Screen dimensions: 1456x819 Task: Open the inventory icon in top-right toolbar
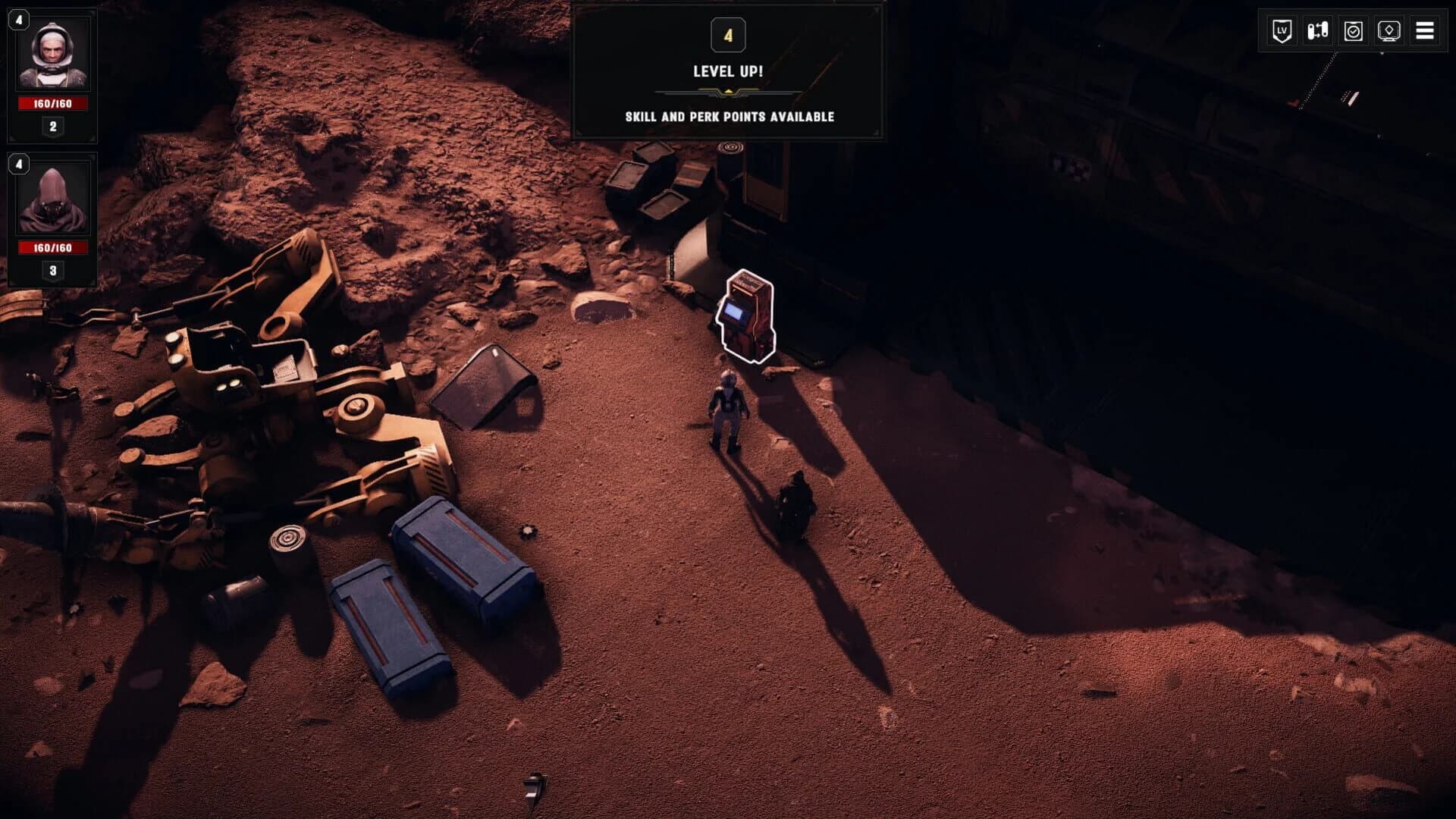point(1317,31)
